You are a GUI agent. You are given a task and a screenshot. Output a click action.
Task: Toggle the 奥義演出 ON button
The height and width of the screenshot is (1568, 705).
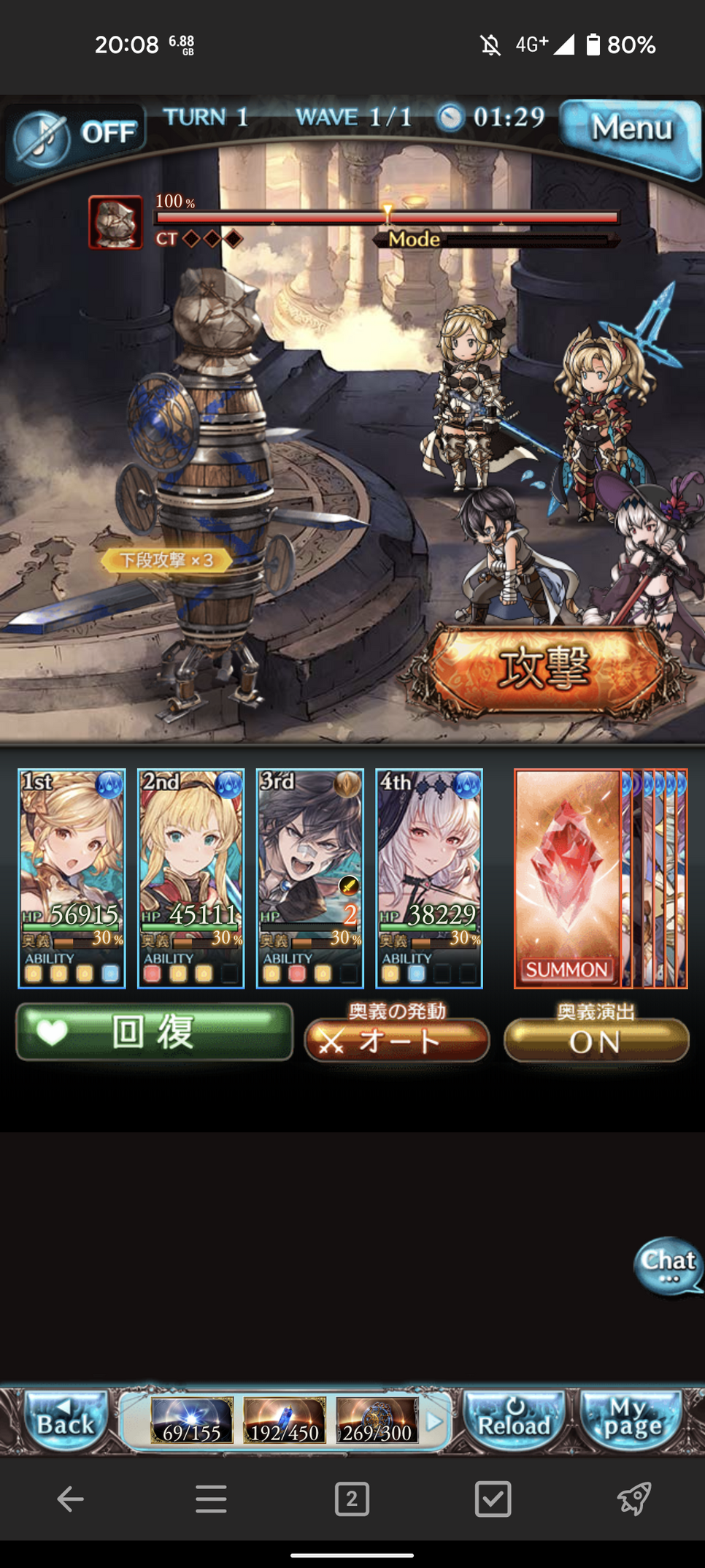596,1040
